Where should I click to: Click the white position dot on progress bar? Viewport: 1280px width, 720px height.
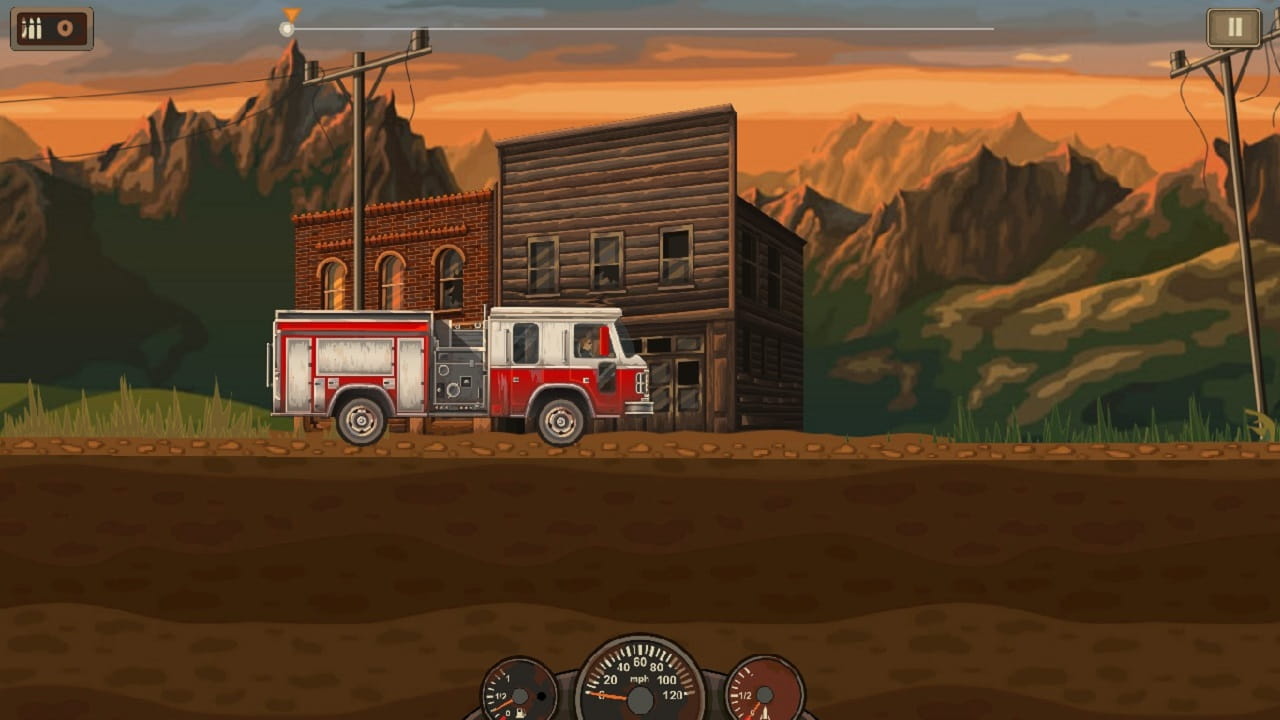[x=288, y=28]
